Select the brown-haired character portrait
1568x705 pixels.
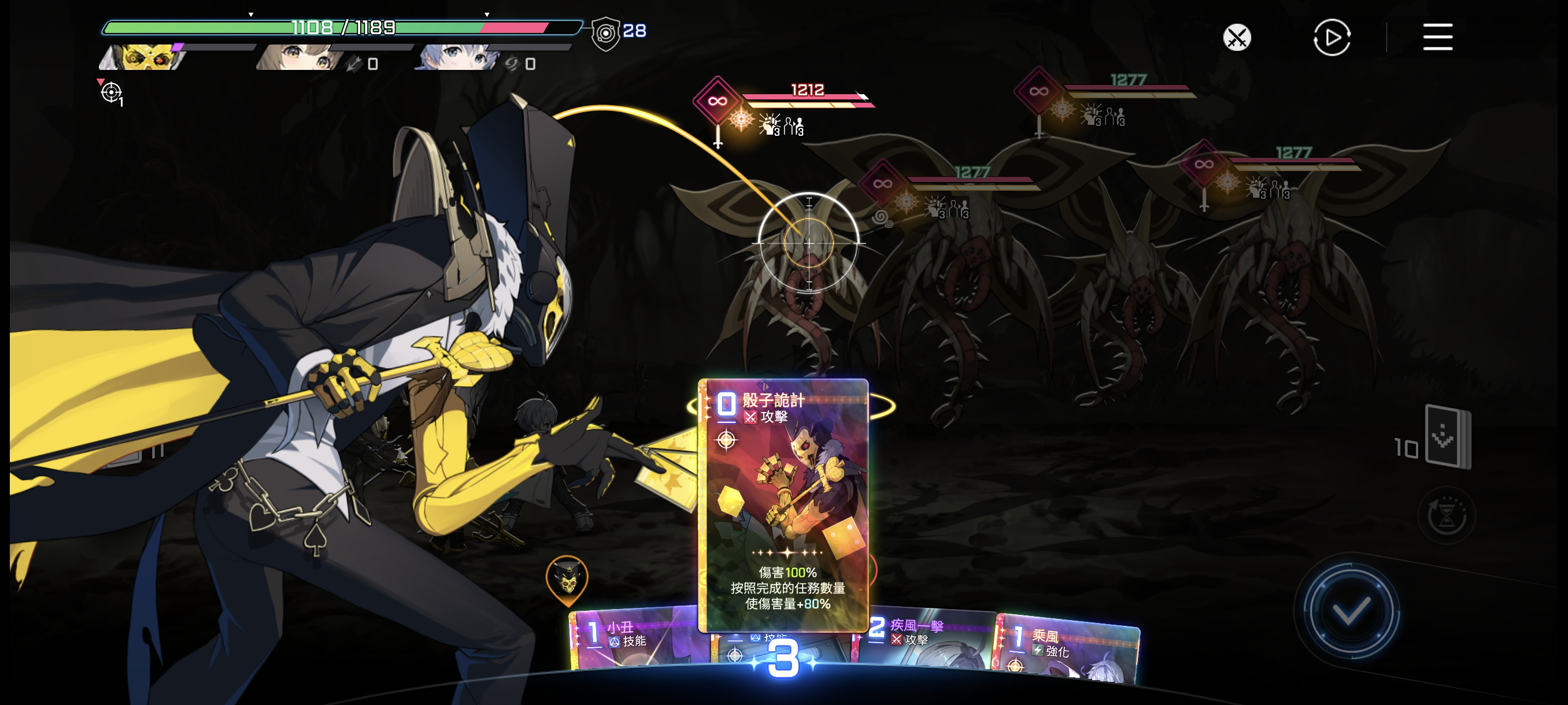click(x=299, y=58)
